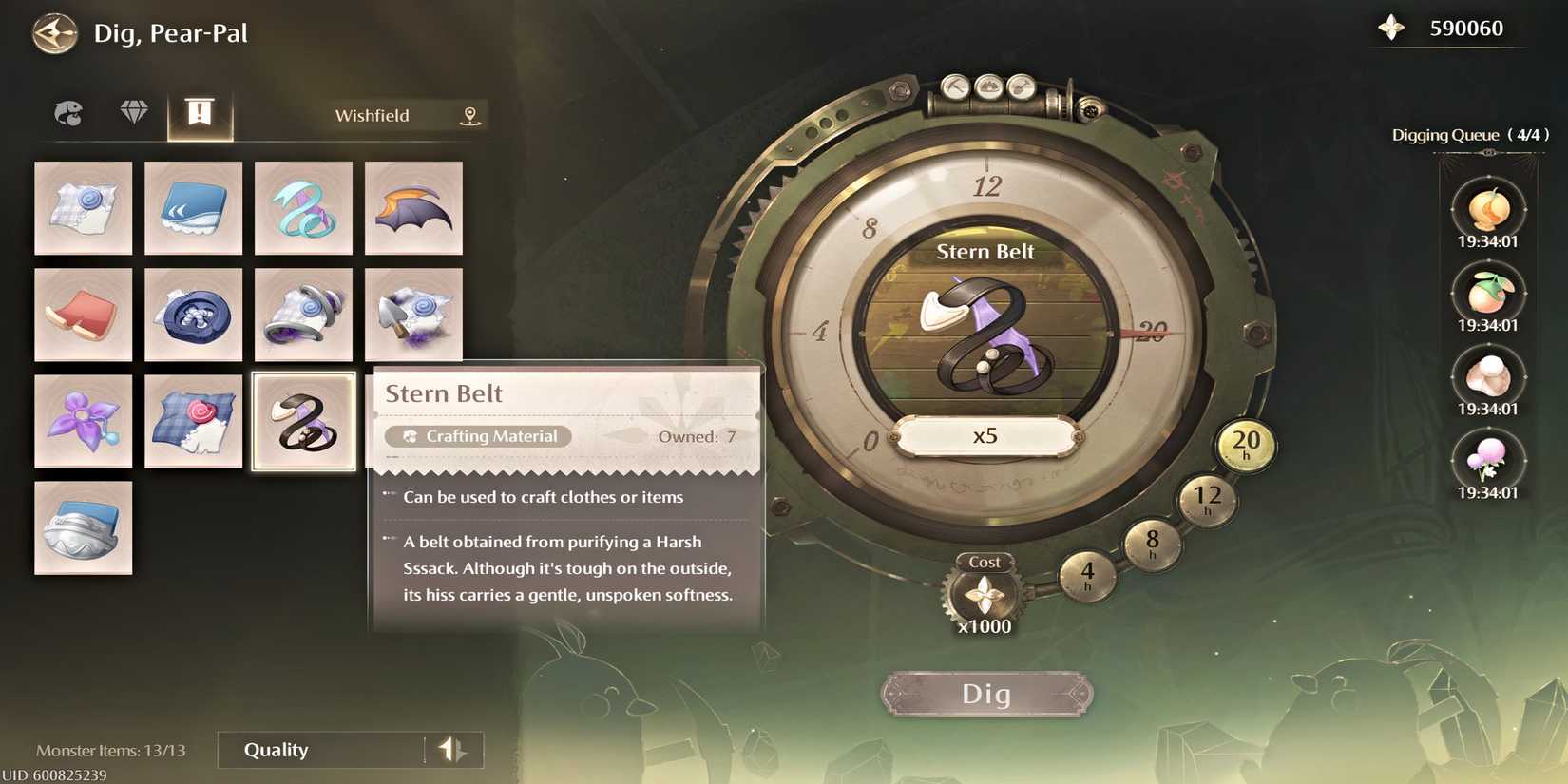
Task: Click the back arrow beside Dig, Pear-Pal
Action: pyautogui.click(x=55, y=34)
